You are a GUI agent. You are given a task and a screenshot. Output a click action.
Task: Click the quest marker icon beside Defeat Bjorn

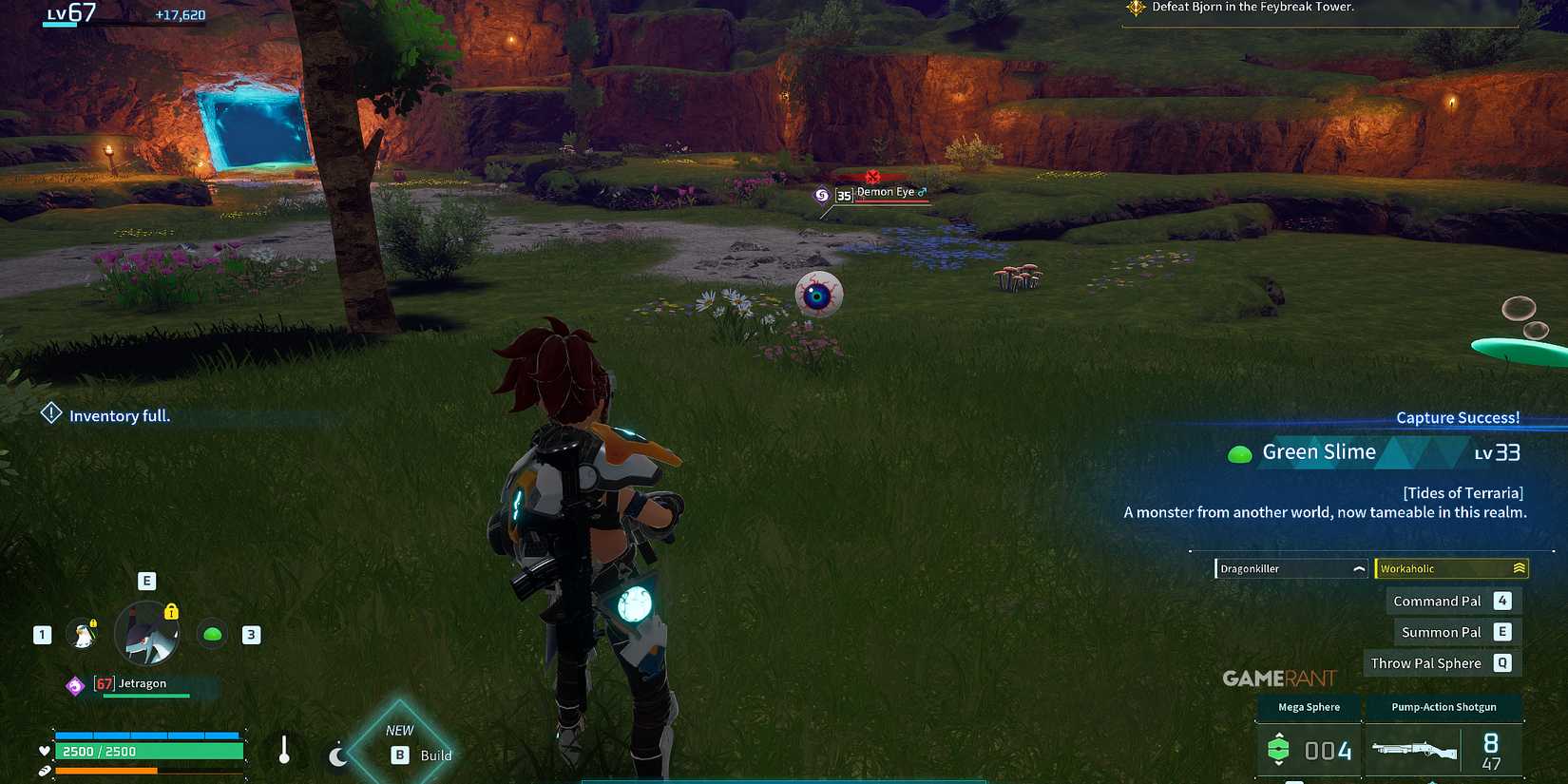click(1135, 7)
